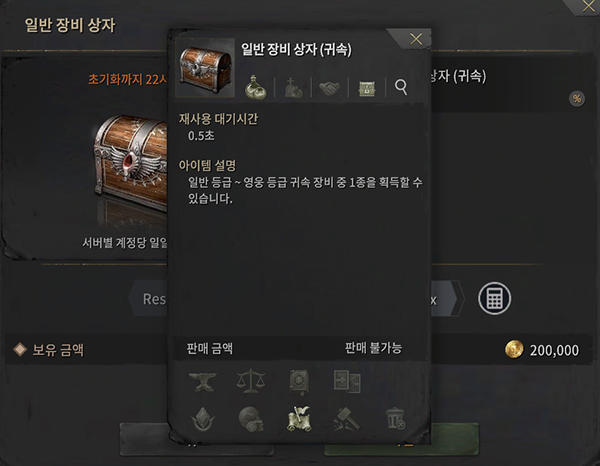Click the balance scales icon
The image size is (600, 466).
[x=248, y=380]
